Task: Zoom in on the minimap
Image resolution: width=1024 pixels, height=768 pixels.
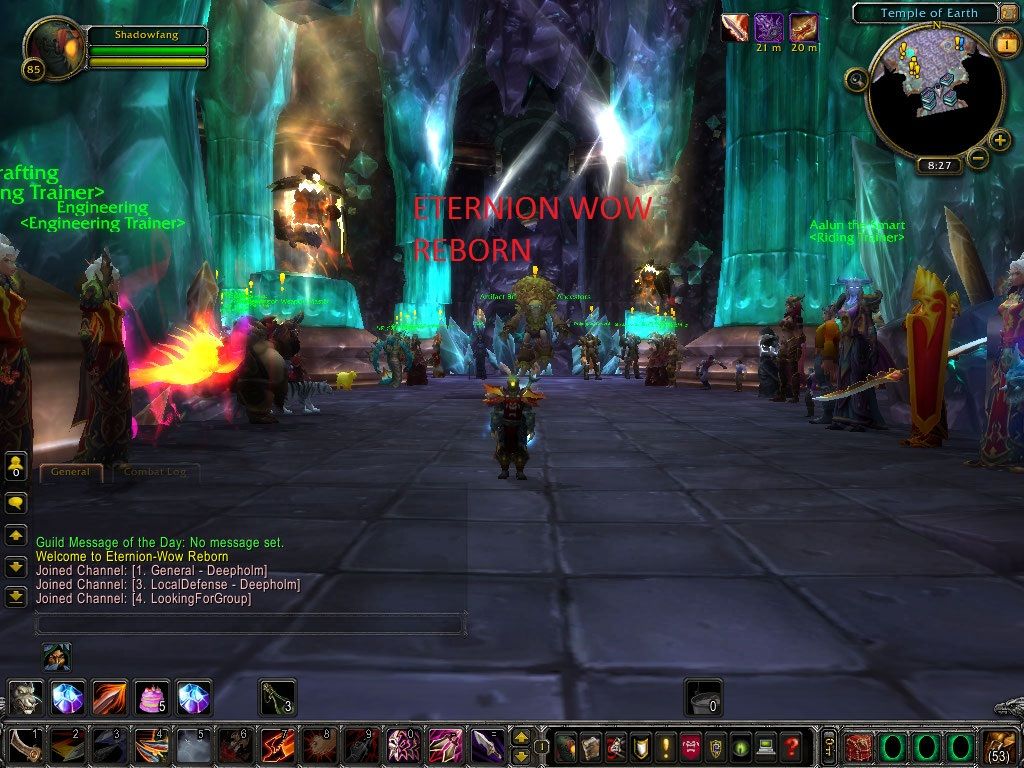Action: coord(999,139)
